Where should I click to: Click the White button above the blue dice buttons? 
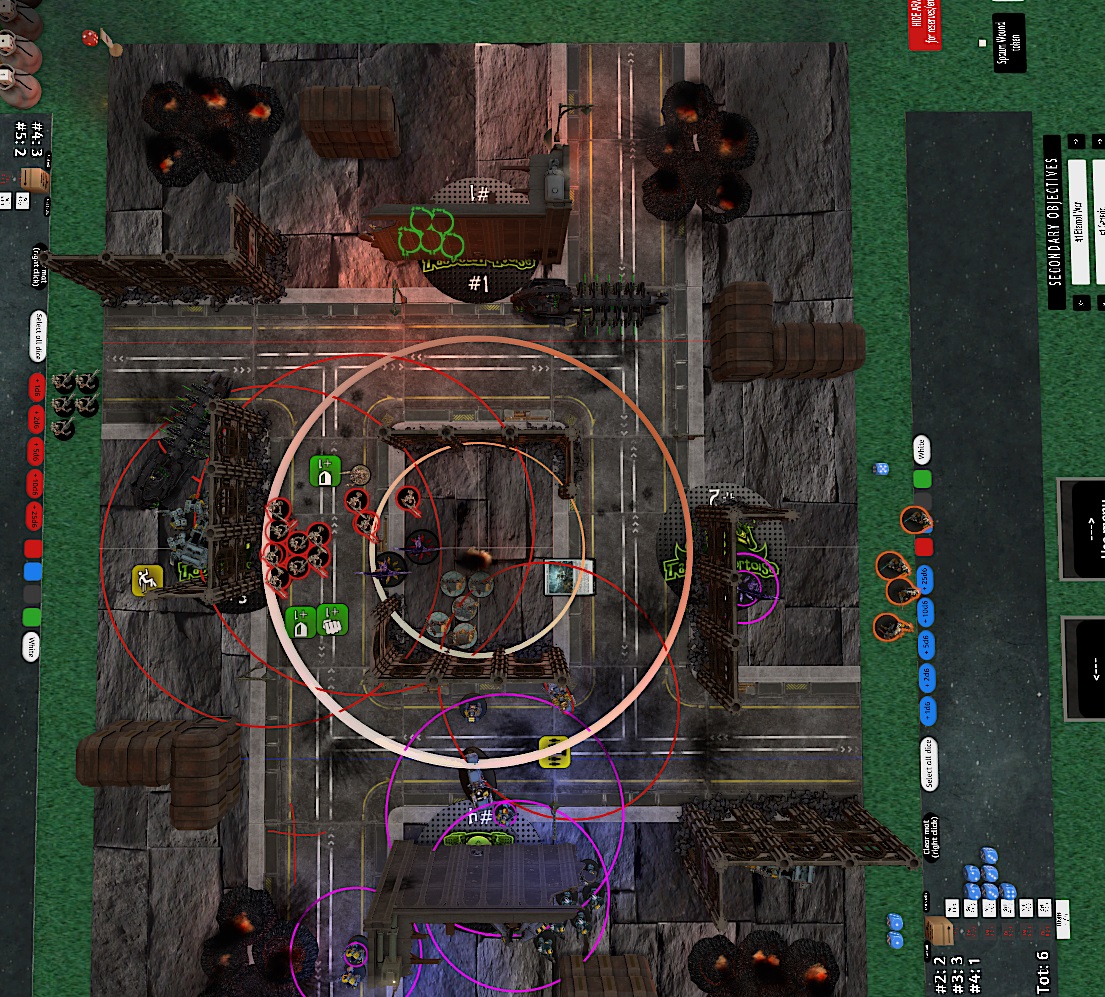(x=921, y=450)
